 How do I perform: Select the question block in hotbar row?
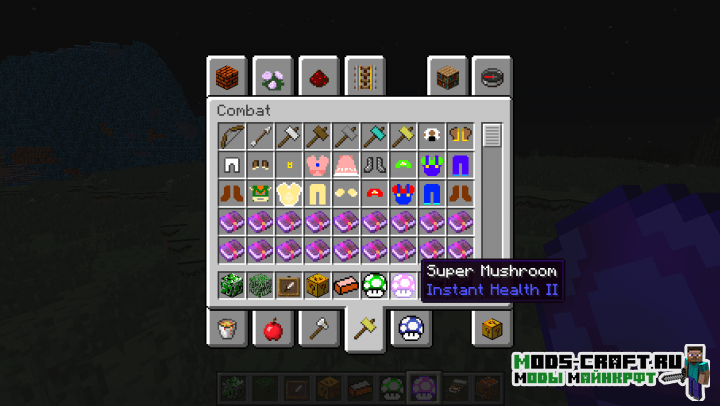click(x=318, y=286)
